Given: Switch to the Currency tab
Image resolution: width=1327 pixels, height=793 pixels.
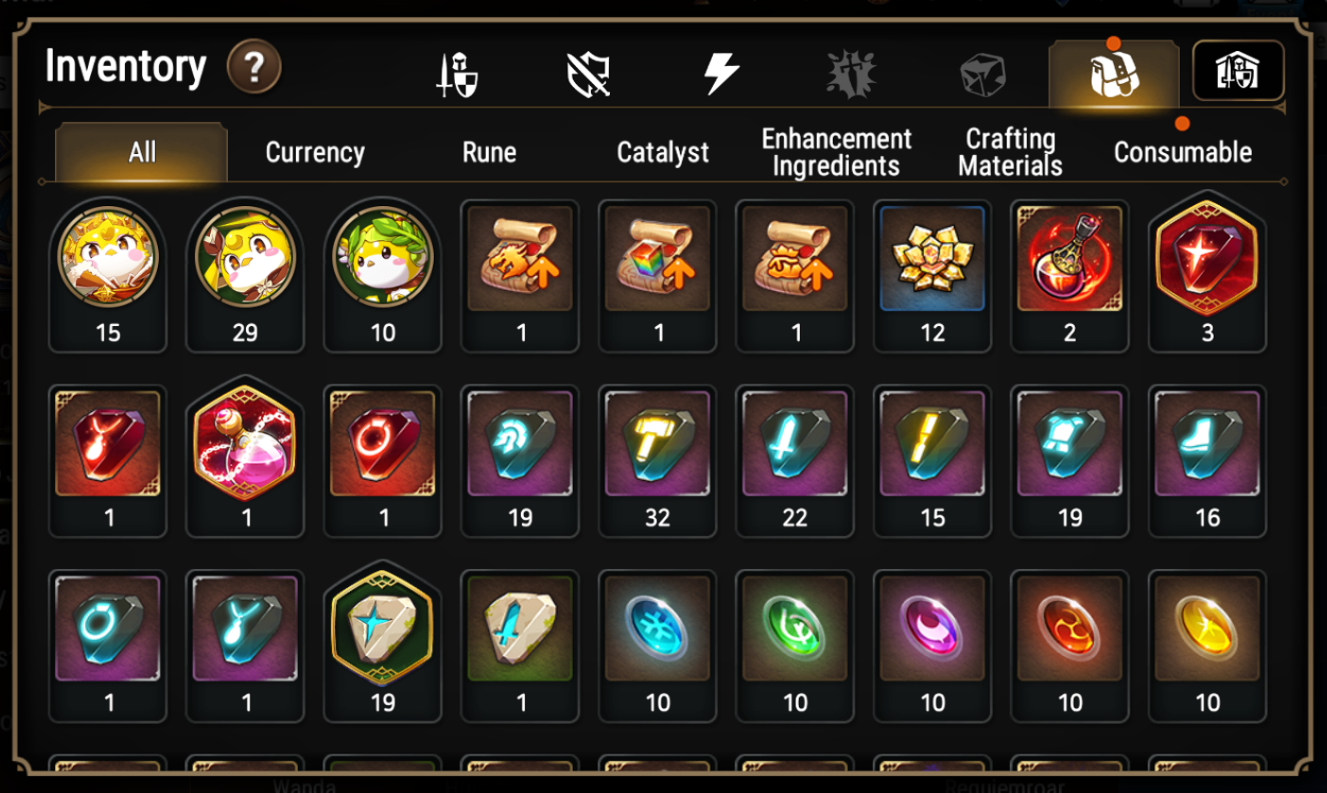Looking at the screenshot, I should pos(314,152).
